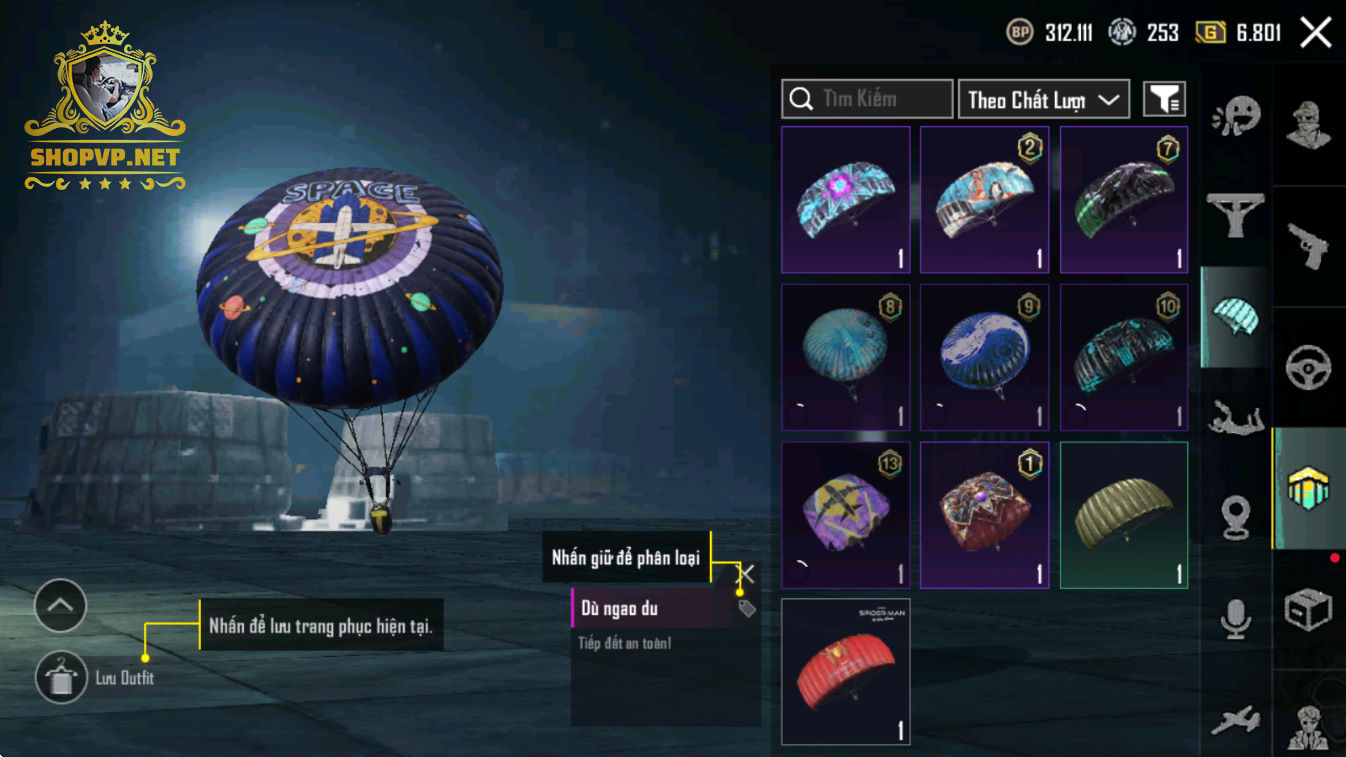1346x757 pixels.
Task: Switch to the steering wheel vehicle tab
Action: [1308, 368]
